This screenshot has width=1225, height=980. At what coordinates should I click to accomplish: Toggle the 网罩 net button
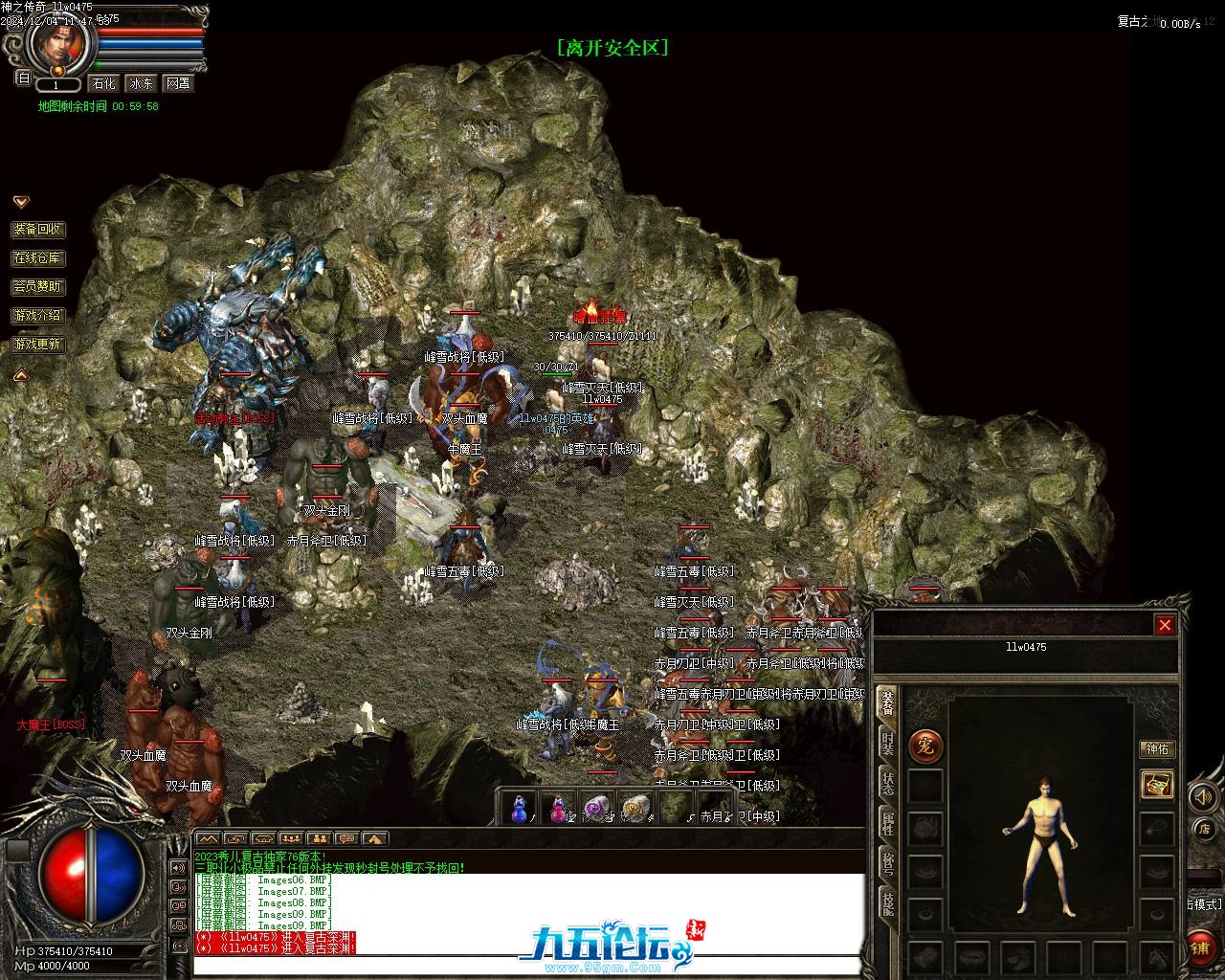coord(178,83)
